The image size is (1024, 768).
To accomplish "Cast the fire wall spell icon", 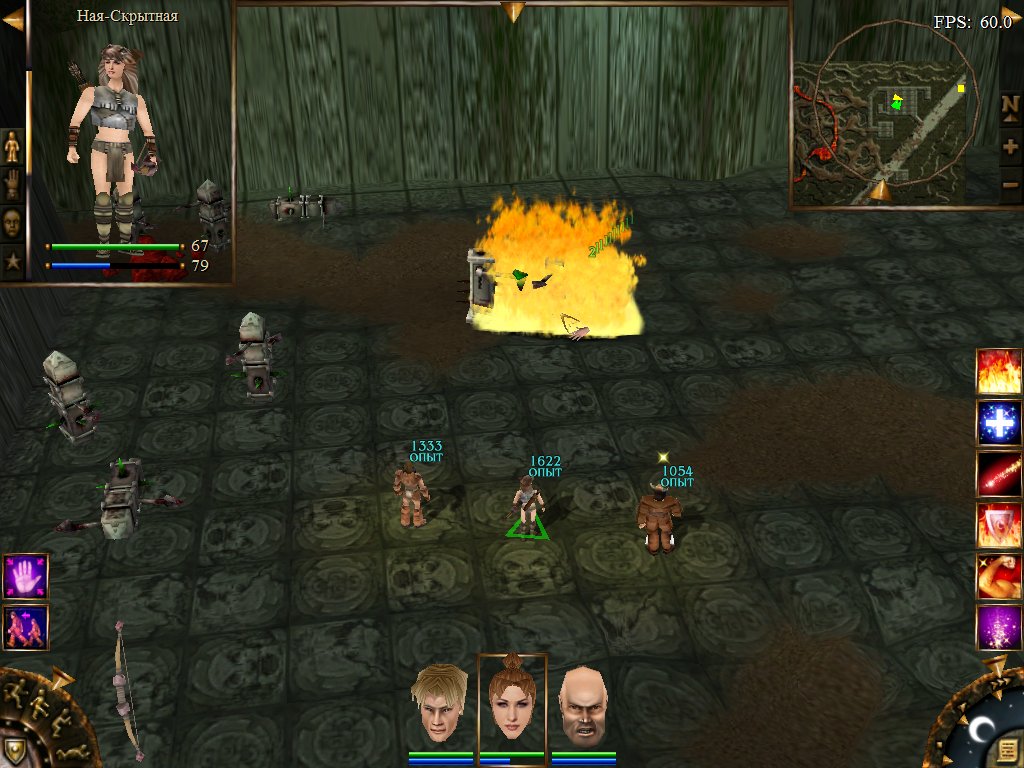I will (x=999, y=371).
